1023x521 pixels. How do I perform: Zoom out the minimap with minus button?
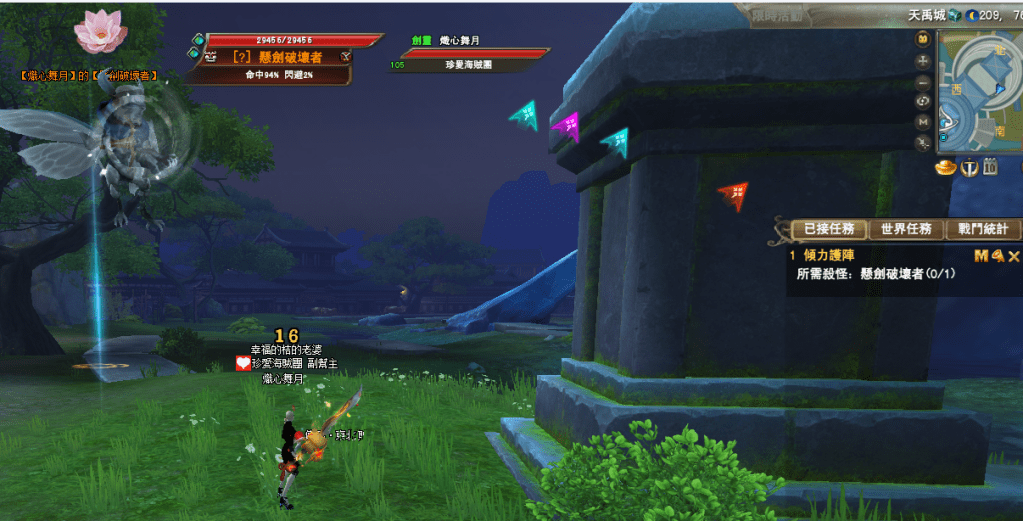(923, 81)
